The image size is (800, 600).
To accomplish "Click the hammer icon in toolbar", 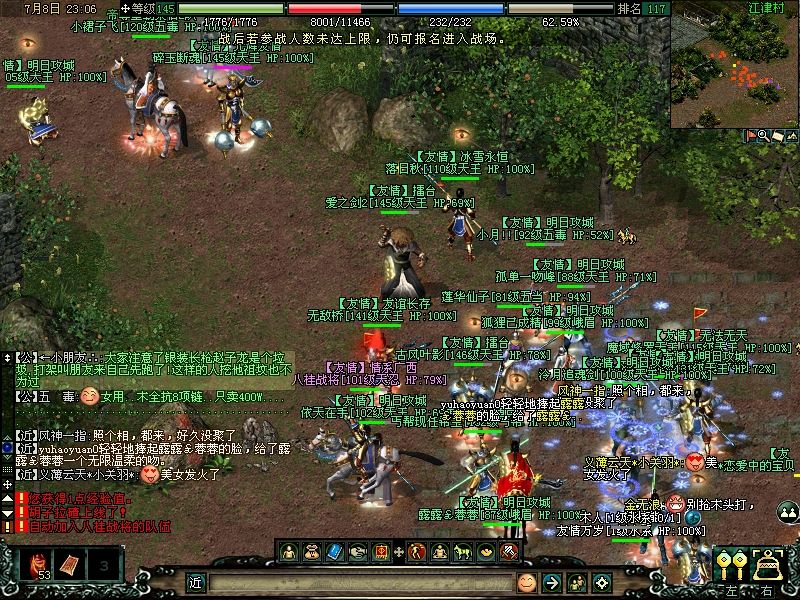I will [509, 551].
